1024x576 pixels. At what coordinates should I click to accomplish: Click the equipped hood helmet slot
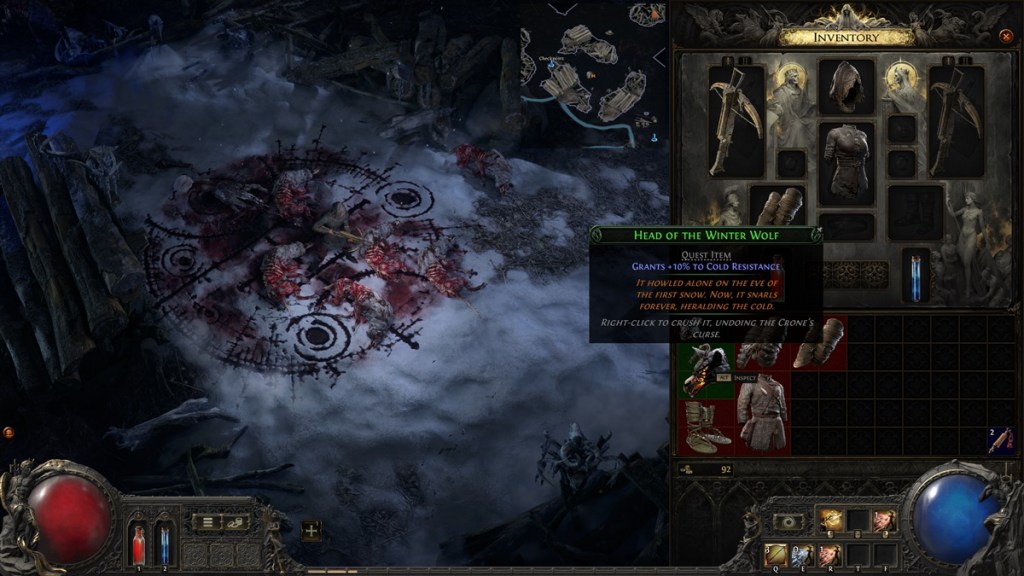tap(846, 87)
